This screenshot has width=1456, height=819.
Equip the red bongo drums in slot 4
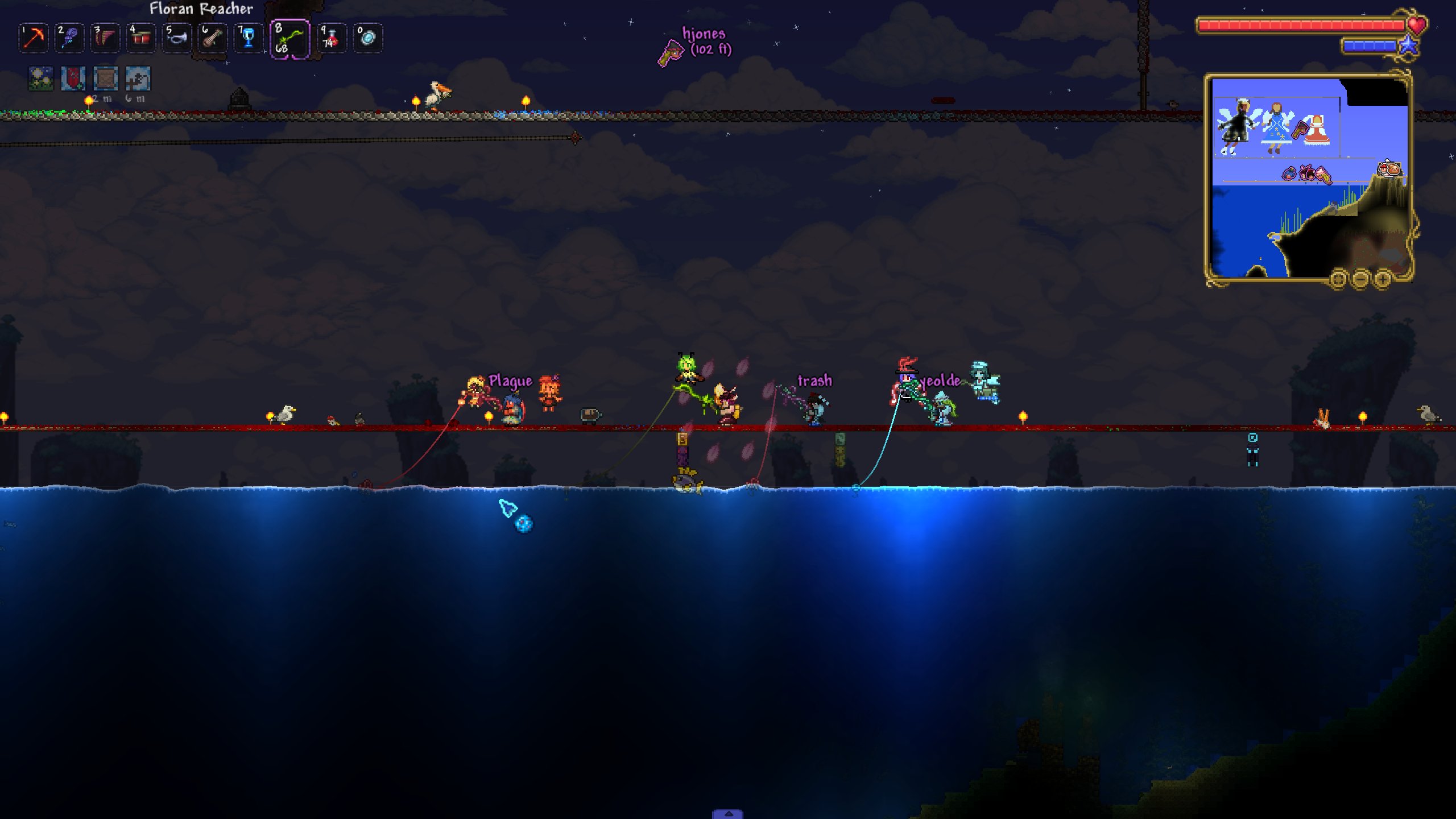[140, 38]
